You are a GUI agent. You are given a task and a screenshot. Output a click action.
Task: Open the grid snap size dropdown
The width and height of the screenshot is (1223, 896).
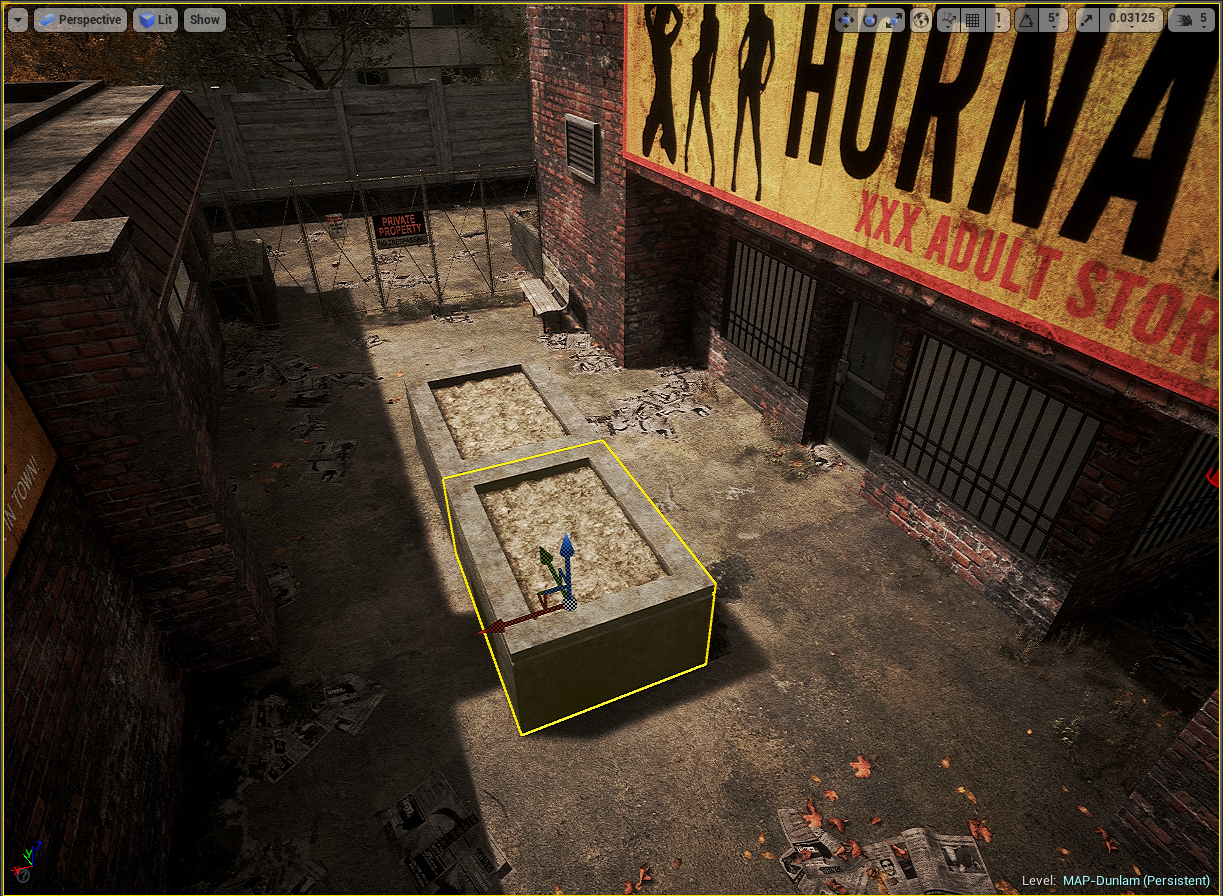click(997, 19)
